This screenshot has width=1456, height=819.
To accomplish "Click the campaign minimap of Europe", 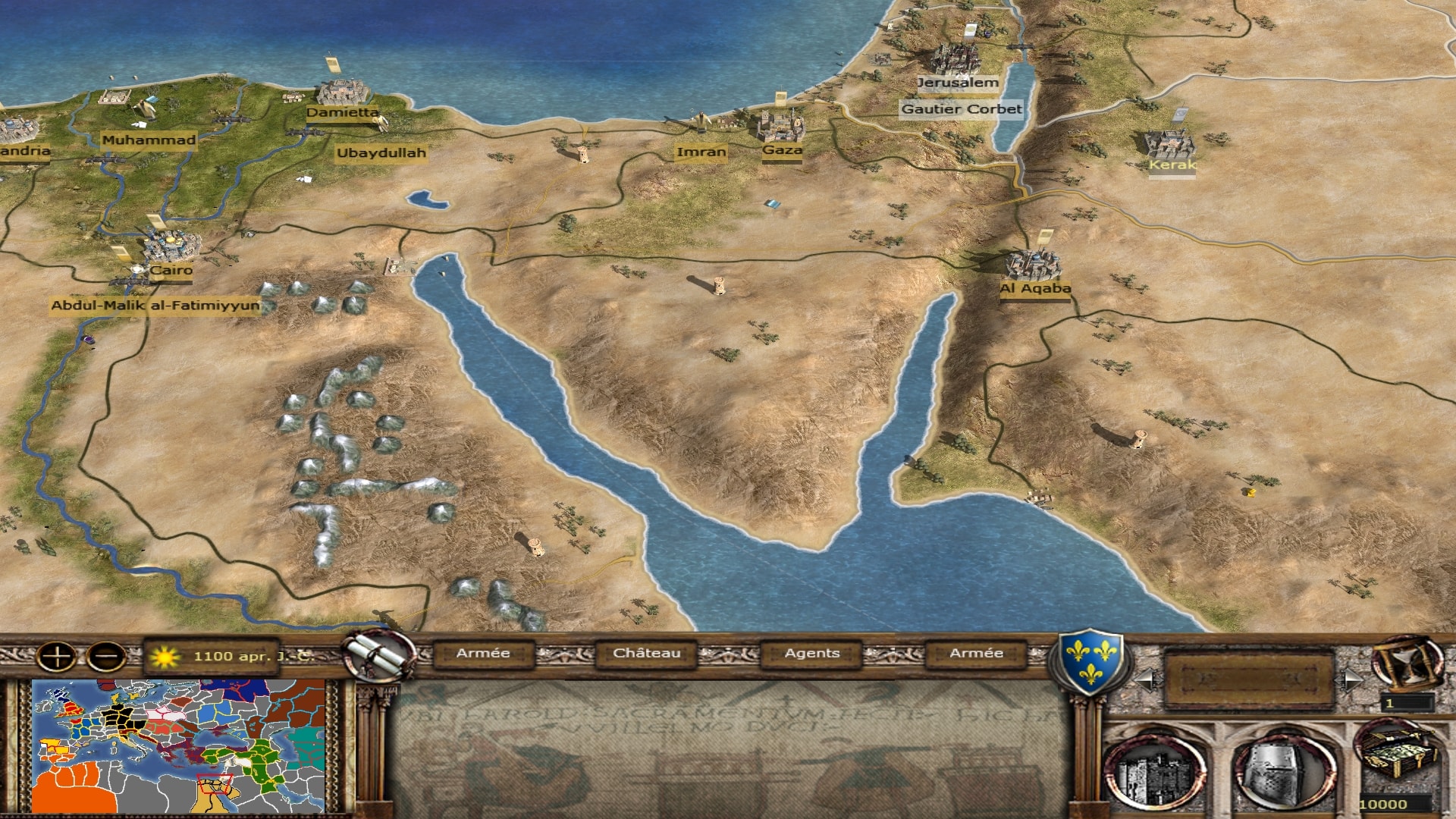I will pos(179,746).
